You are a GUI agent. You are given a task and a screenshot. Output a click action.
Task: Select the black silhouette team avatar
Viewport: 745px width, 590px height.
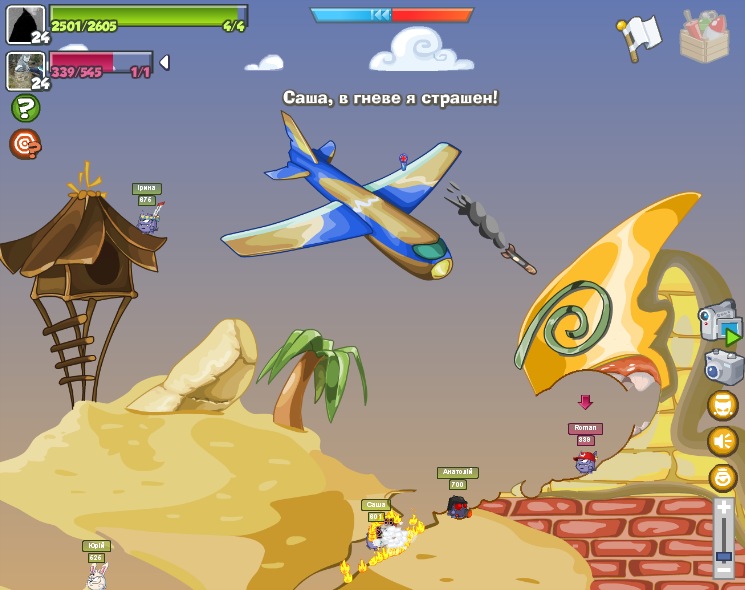coord(26,24)
